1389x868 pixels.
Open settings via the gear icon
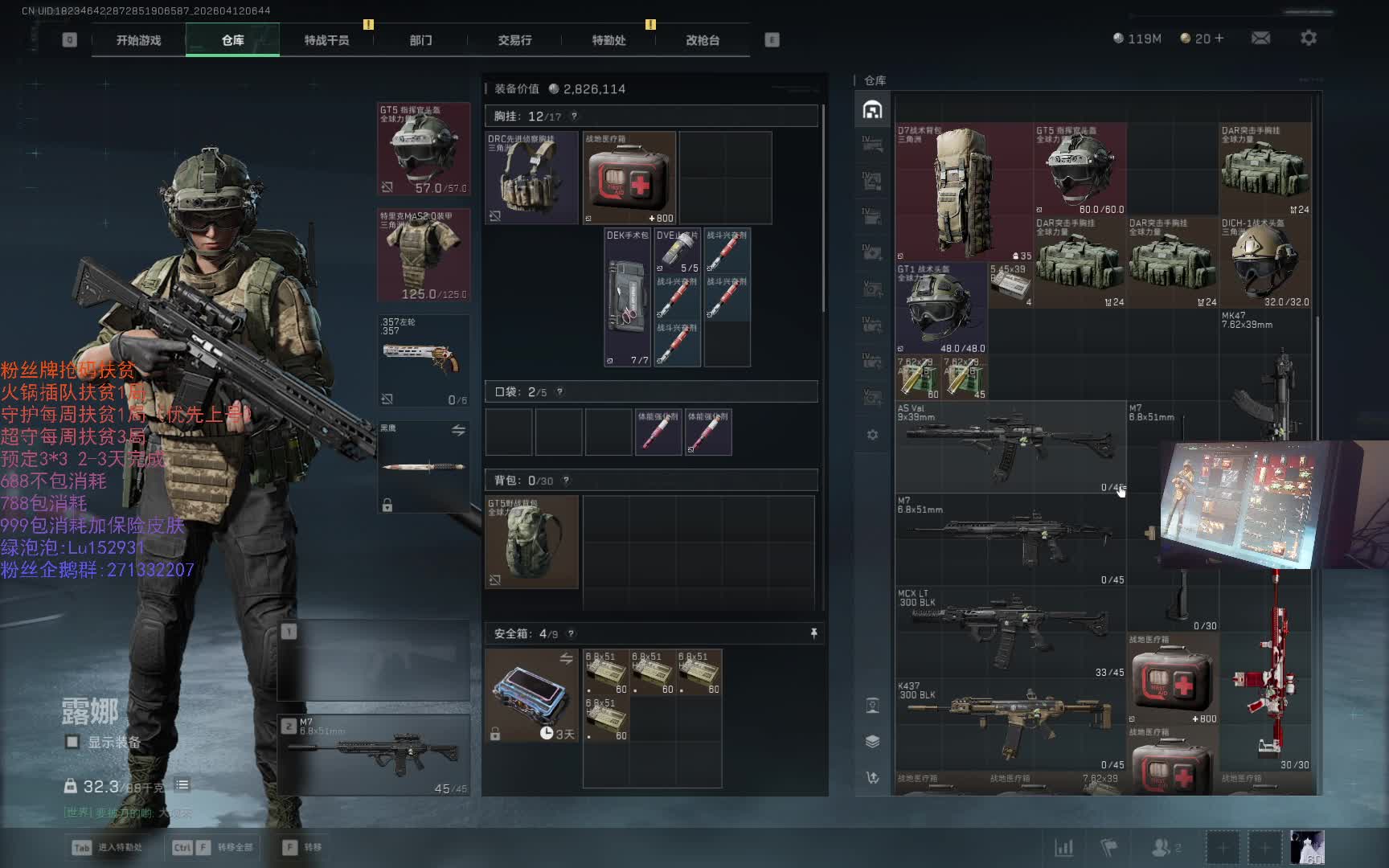[x=1309, y=38]
